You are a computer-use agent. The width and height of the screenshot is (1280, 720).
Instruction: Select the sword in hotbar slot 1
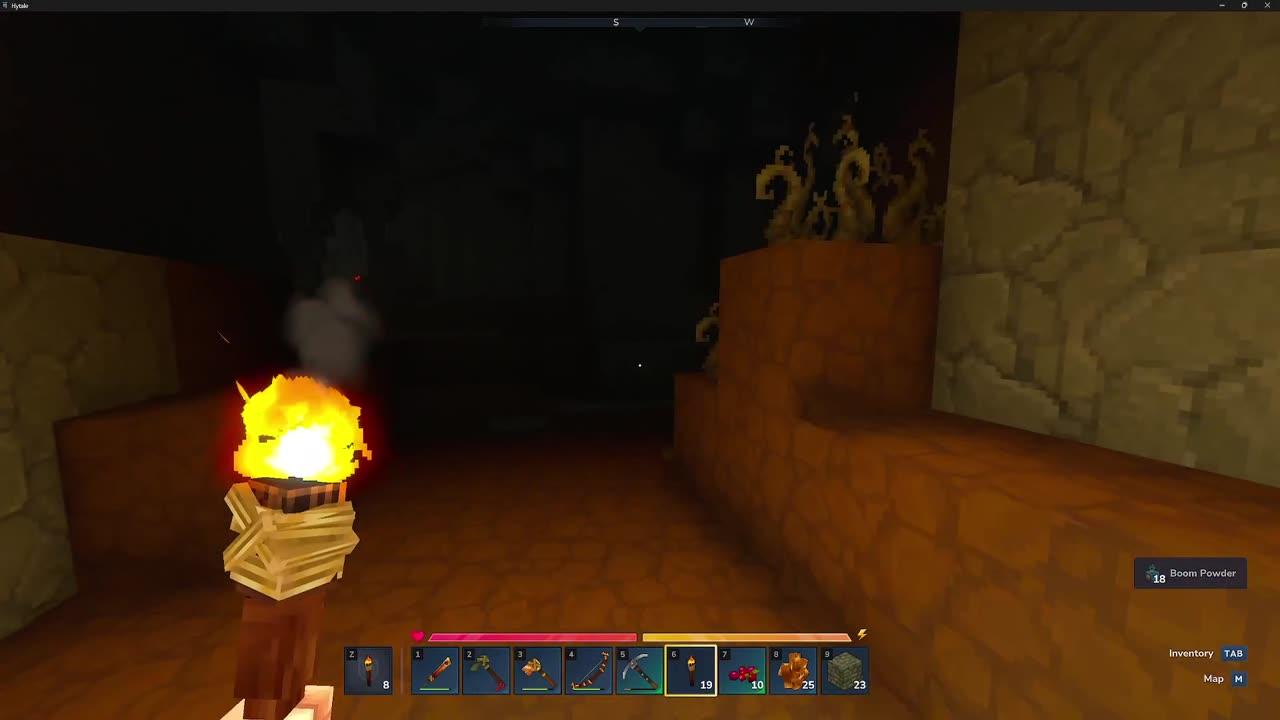(x=436, y=670)
